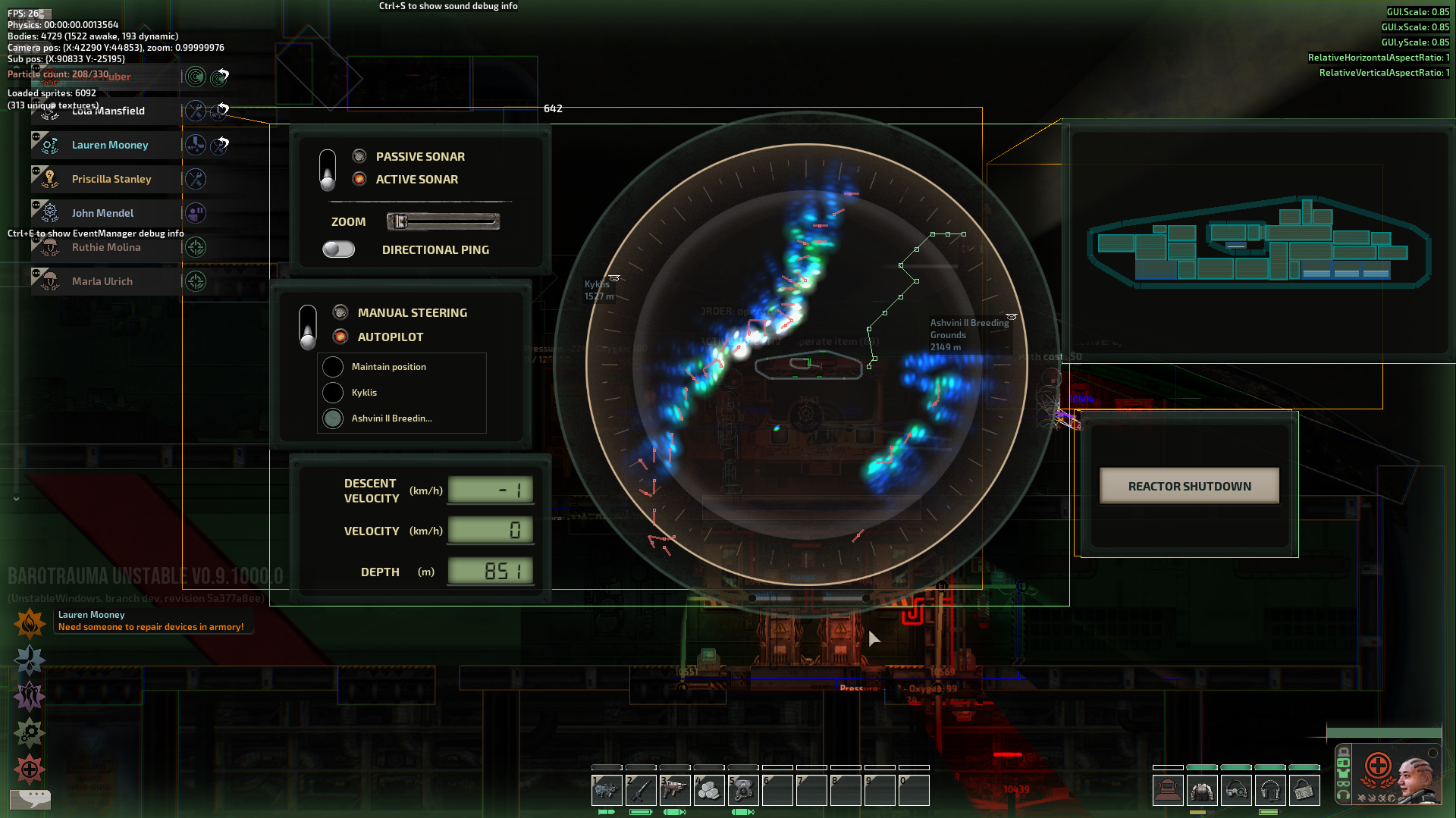Toggle the Directional Ping switch

click(338, 249)
